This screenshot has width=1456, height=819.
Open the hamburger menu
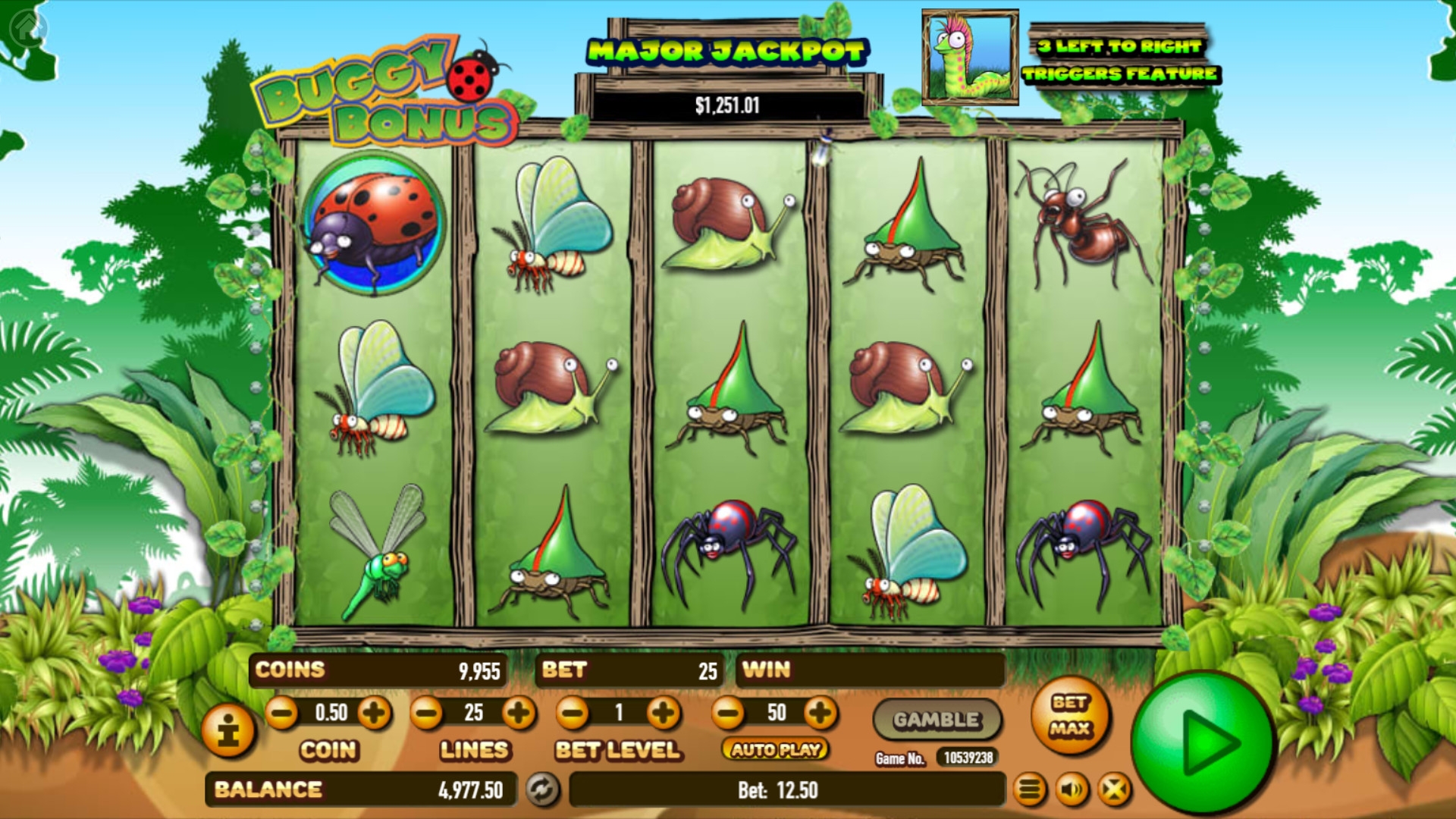(x=1029, y=790)
